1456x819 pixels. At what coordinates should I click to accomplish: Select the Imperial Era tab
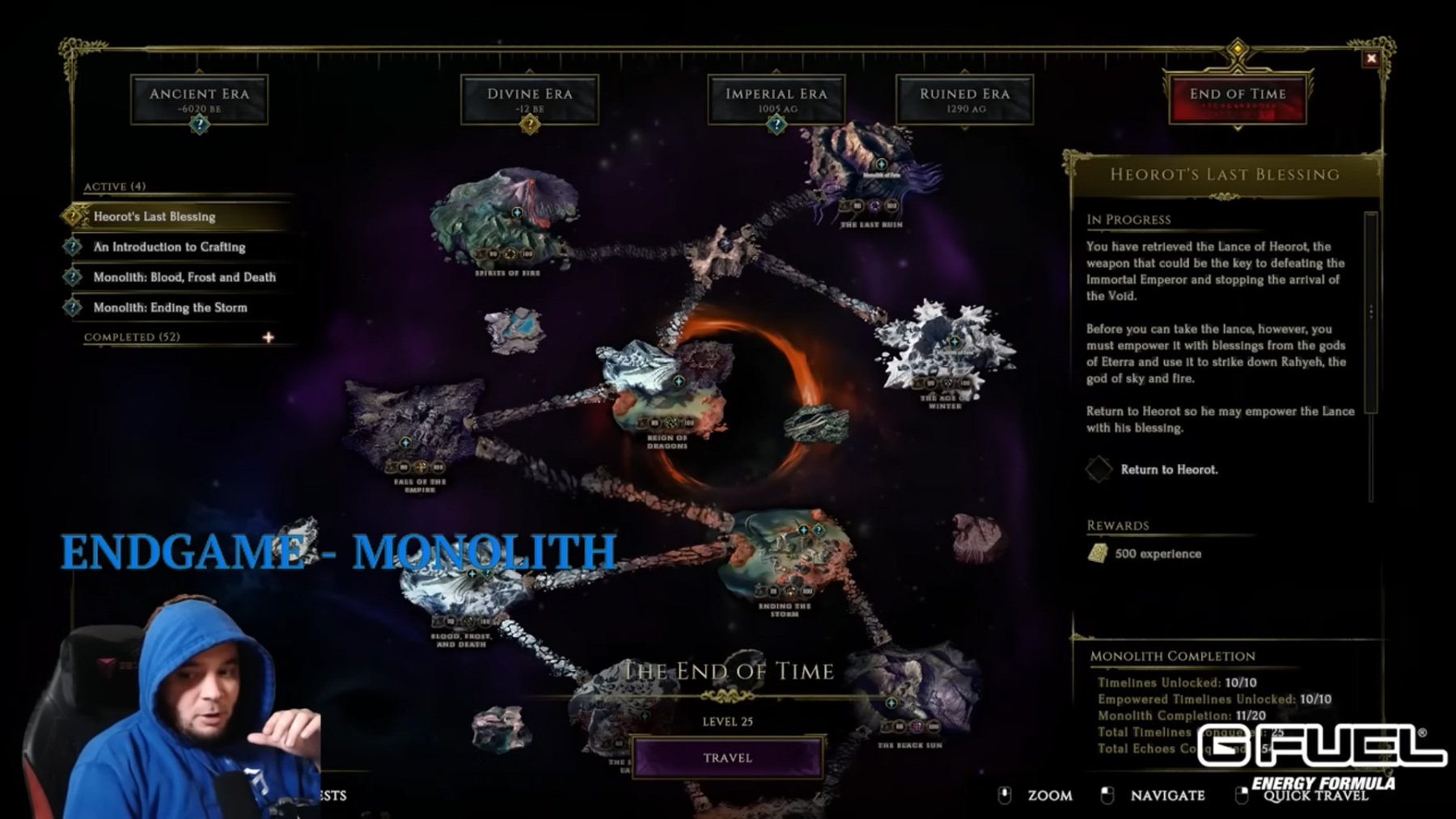(x=777, y=99)
